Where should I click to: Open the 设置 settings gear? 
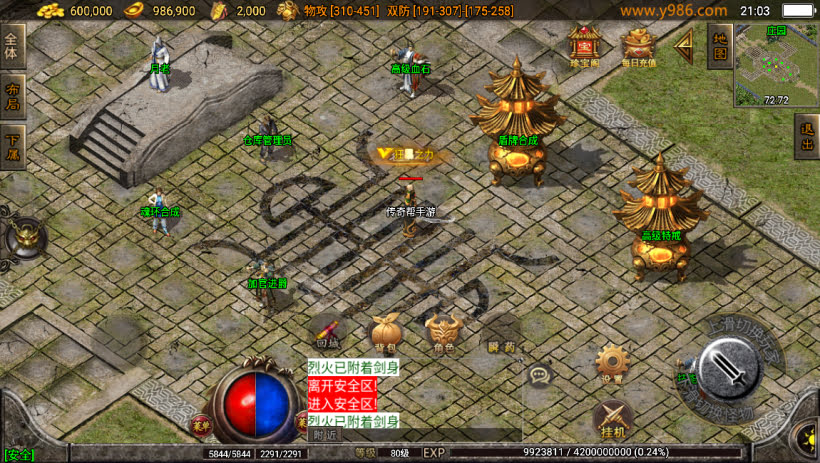click(611, 362)
